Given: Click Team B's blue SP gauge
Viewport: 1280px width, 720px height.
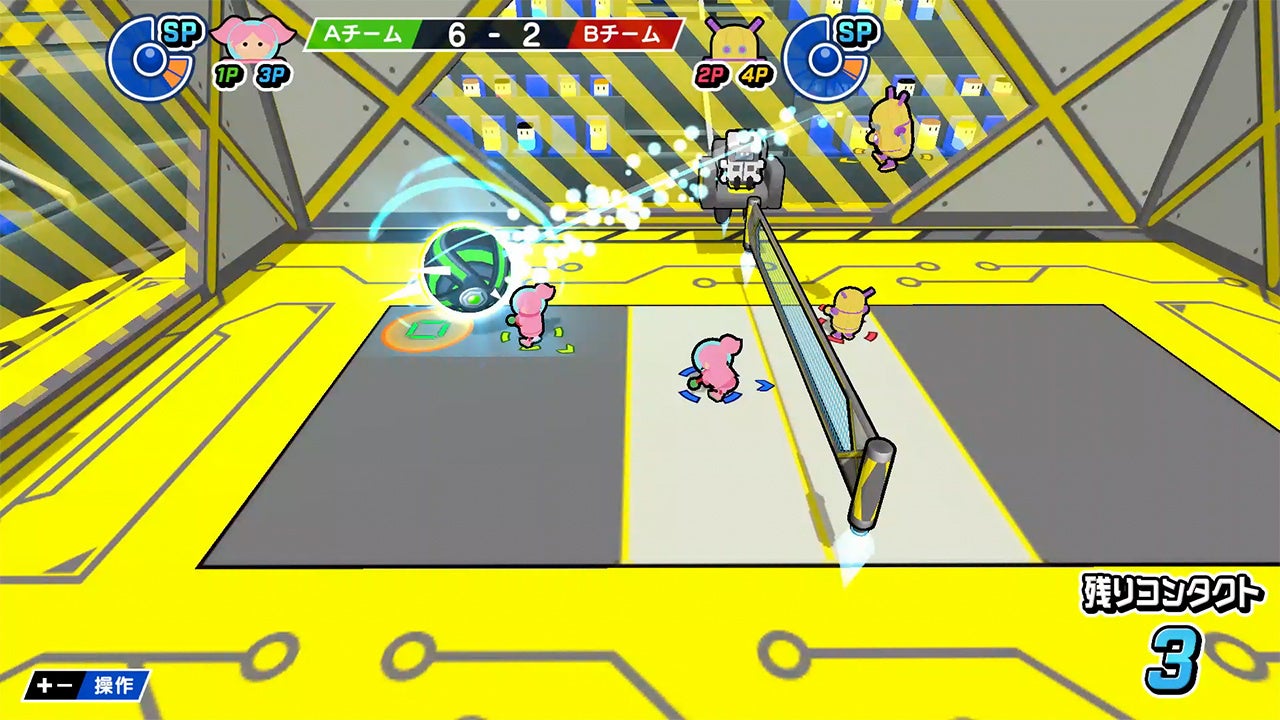Looking at the screenshot, I should click(824, 58).
